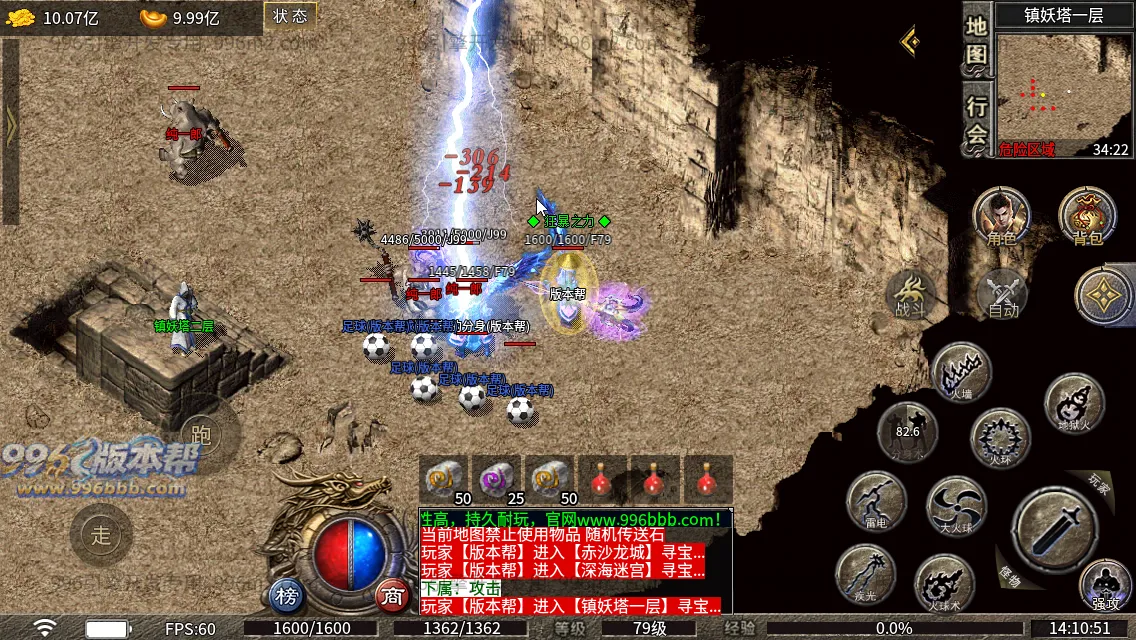Cast the 地狱火 hellfire skill
Image resolution: width=1136 pixels, height=640 pixels.
pyautogui.click(x=1074, y=403)
